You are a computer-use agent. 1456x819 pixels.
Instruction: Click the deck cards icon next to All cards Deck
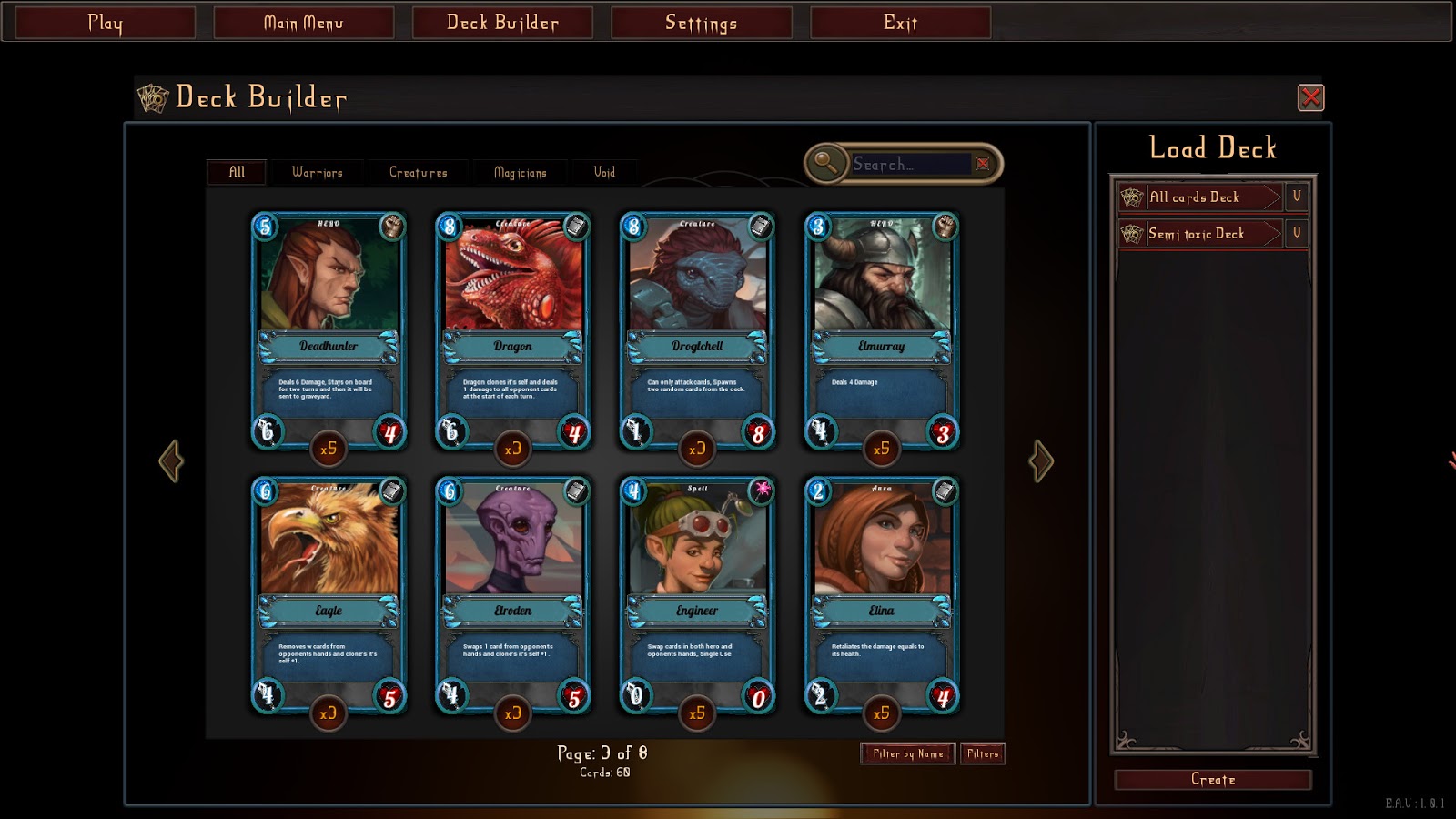click(1130, 197)
